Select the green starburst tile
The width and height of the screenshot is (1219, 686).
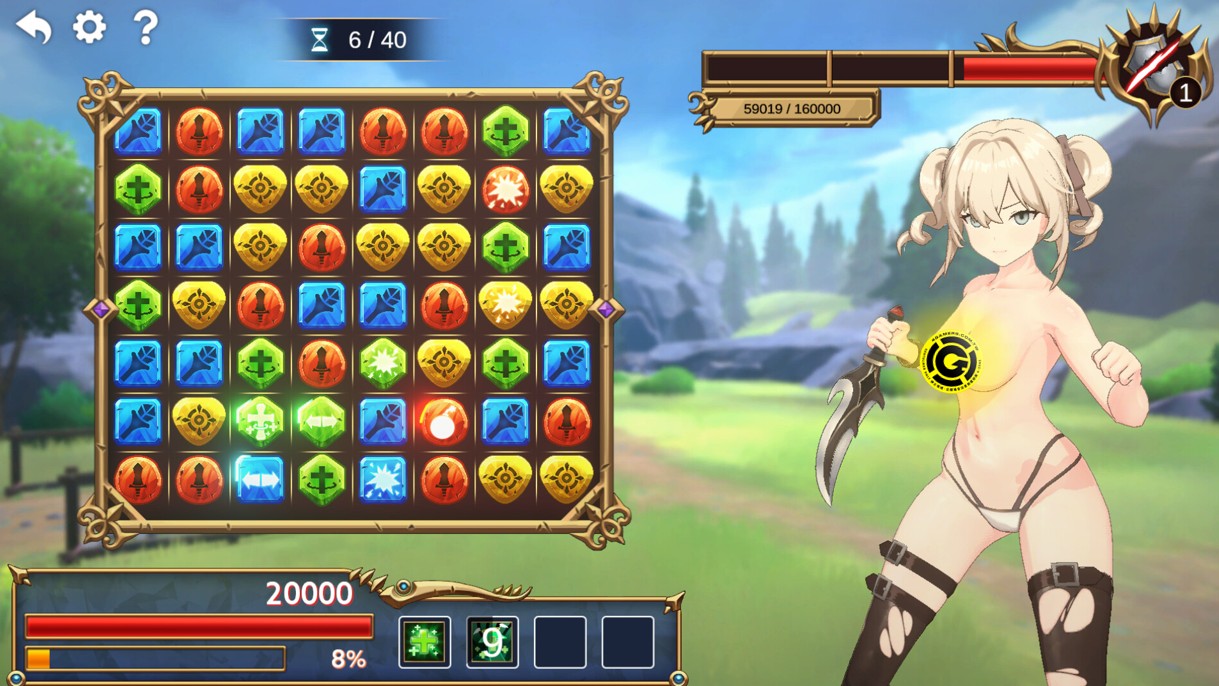(x=382, y=363)
